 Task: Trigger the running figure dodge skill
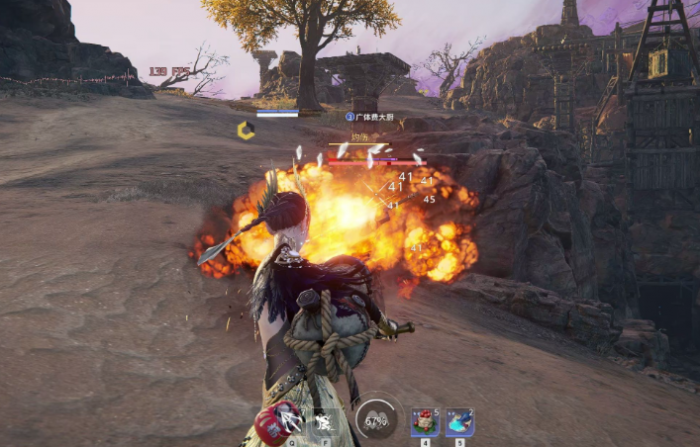pyautogui.click(x=324, y=421)
